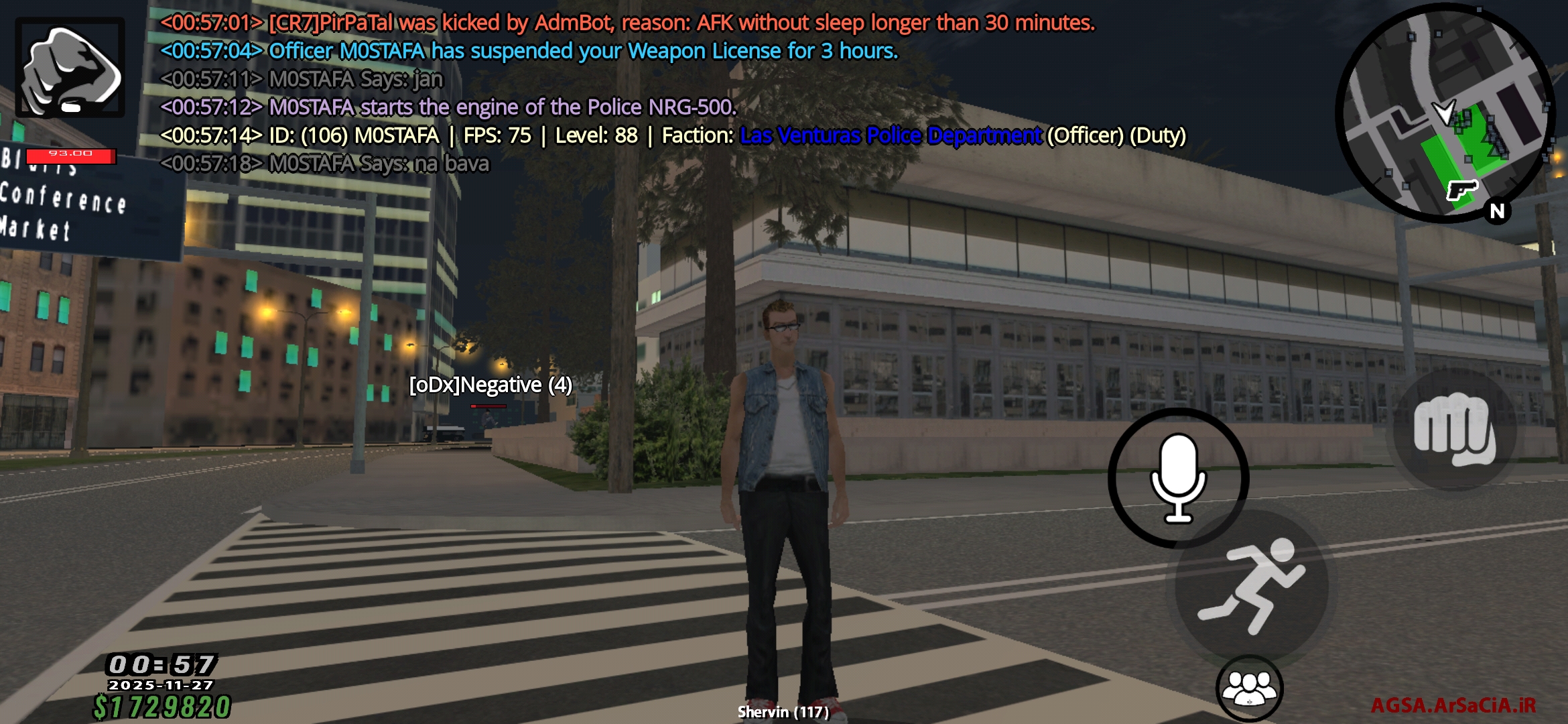The width and height of the screenshot is (1568, 724).
Task: Select the pistol marker on minimap
Action: click(1461, 190)
